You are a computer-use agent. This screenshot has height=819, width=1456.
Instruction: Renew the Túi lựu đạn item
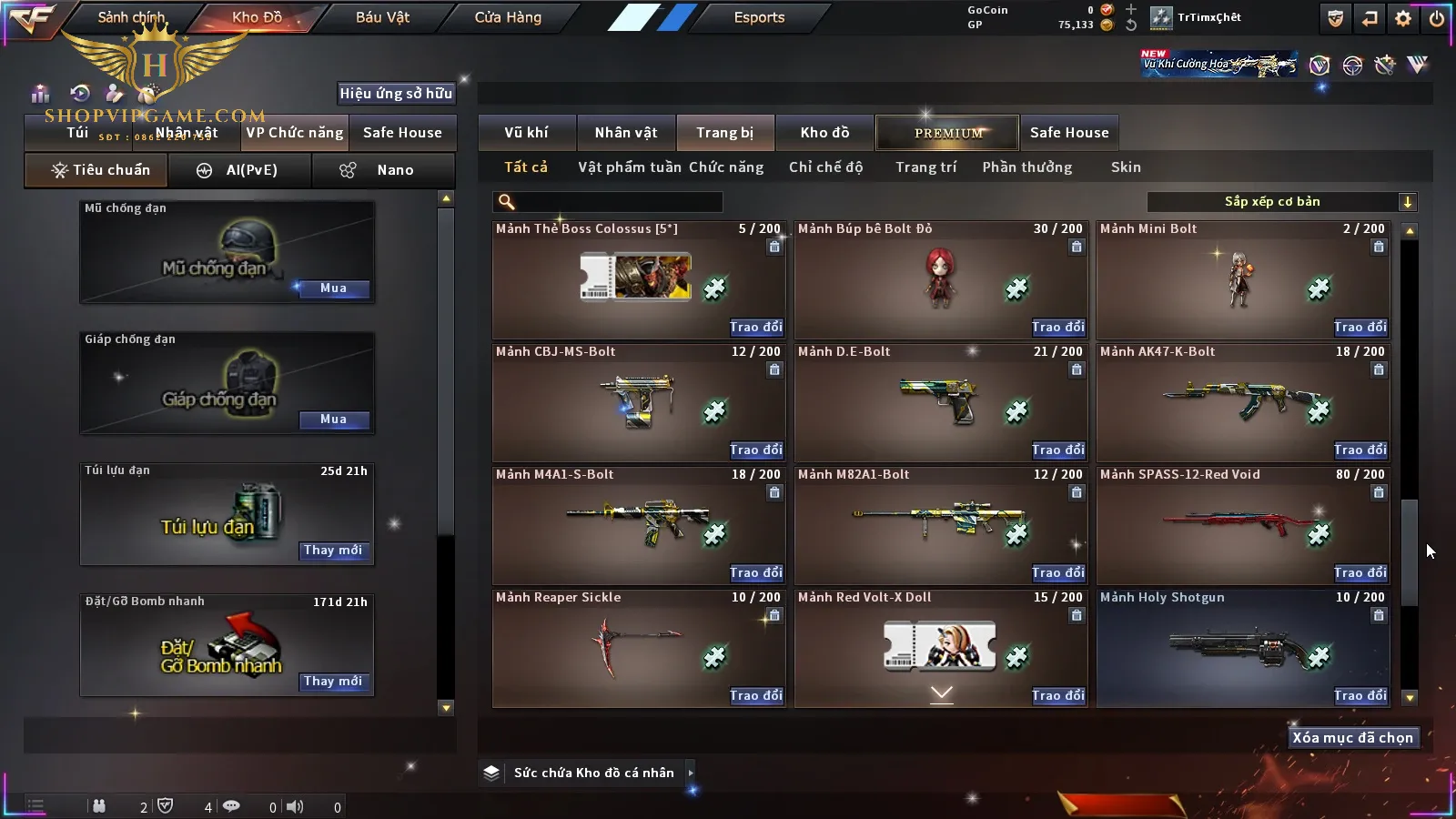pos(333,551)
